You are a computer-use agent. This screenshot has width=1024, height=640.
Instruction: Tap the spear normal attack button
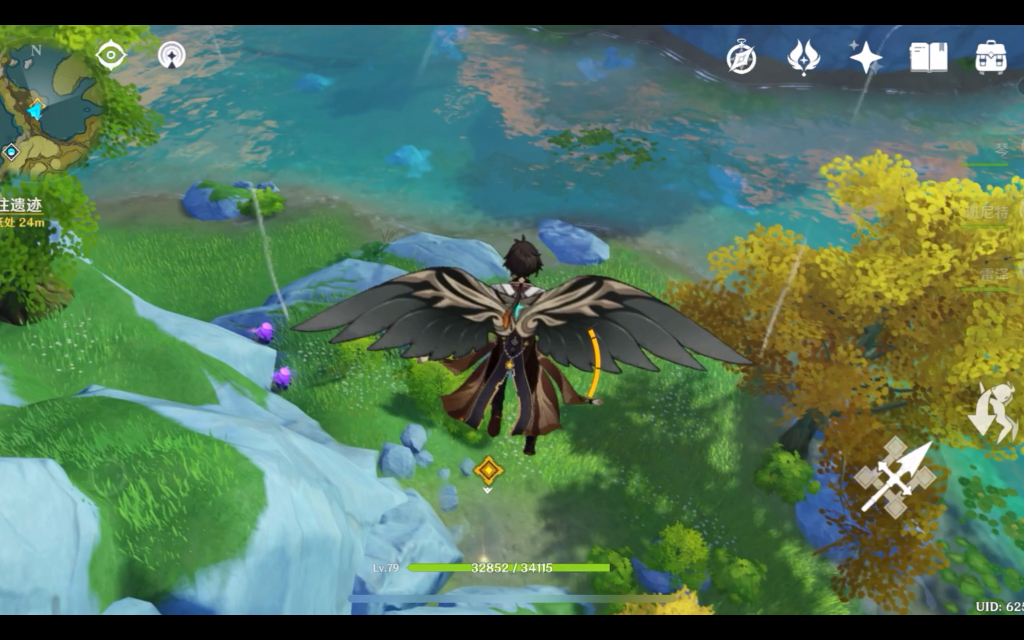895,477
